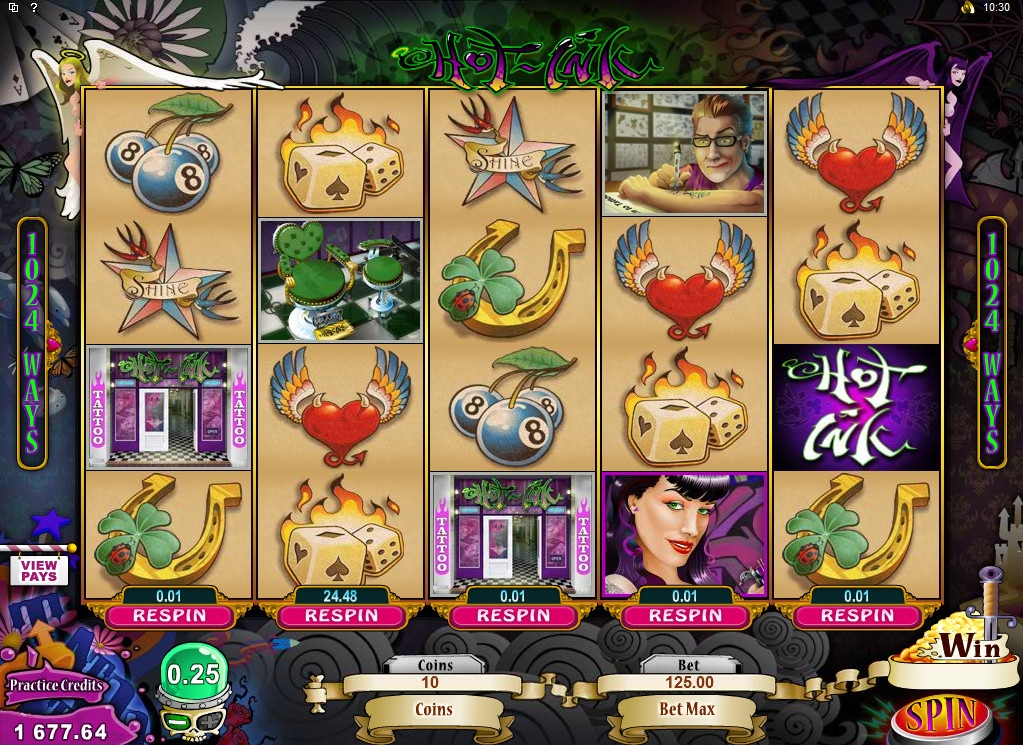Open the View Pays paytable
Image resolution: width=1023 pixels, height=745 pixels.
[39, 570]
